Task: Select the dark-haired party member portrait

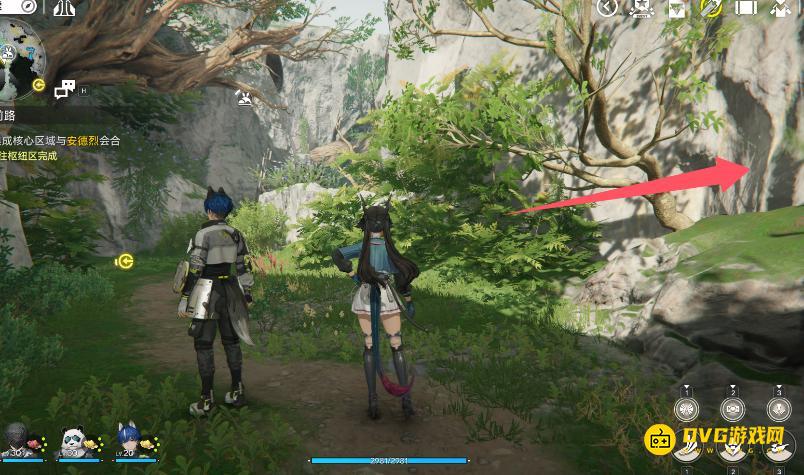Action: (17, 440)
